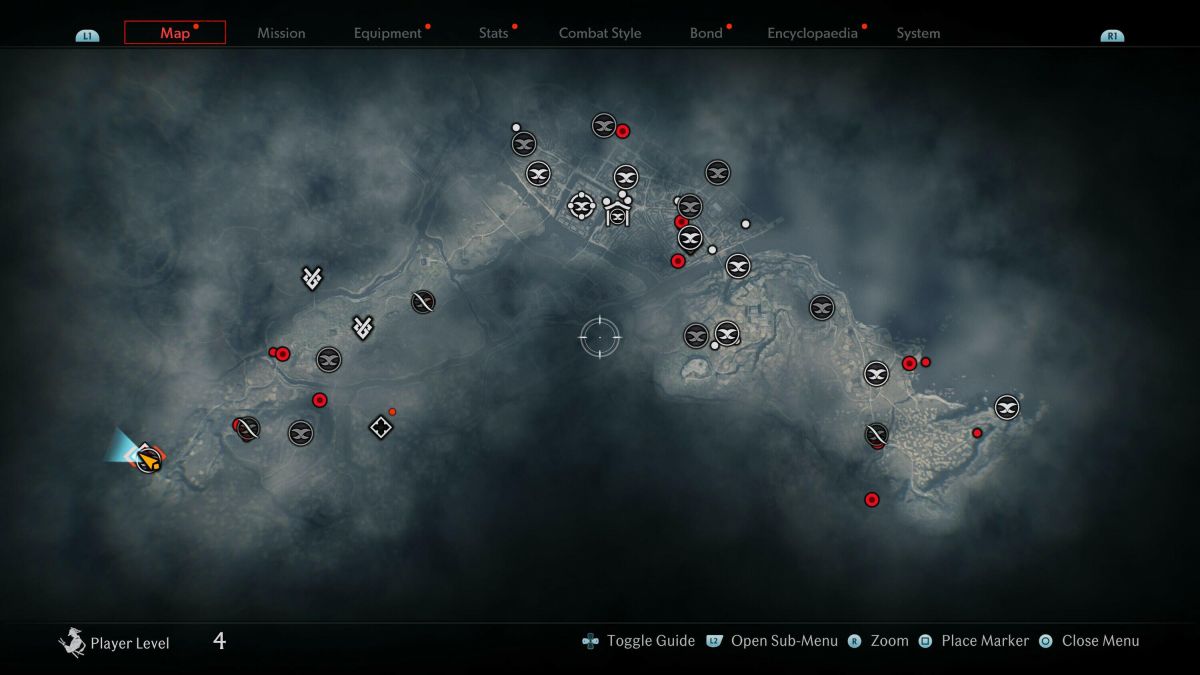1200x675 pixels.
Task: Go to the System tab
Action: (918, 33)
